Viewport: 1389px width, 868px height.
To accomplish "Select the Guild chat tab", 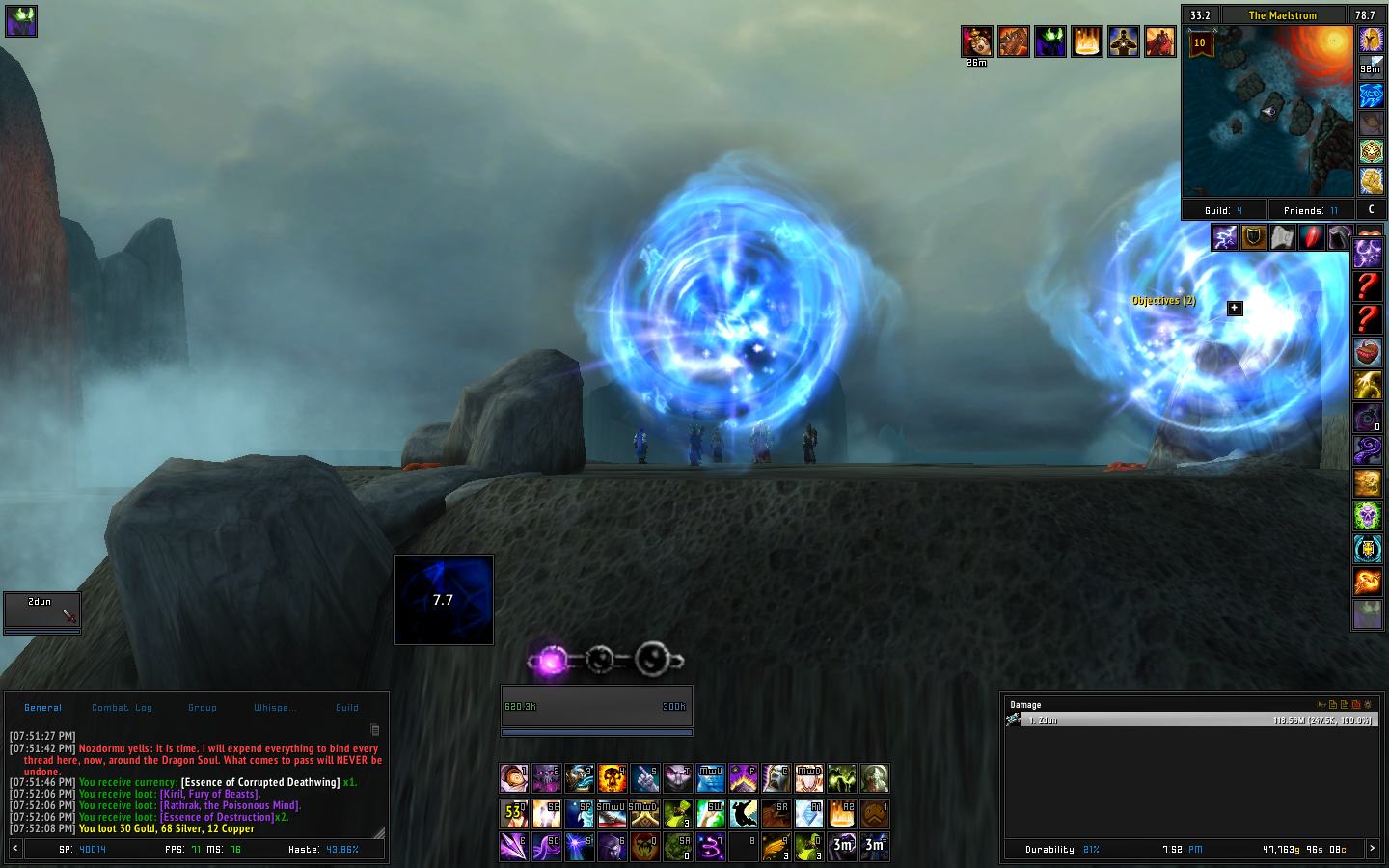I will (347, 708).
